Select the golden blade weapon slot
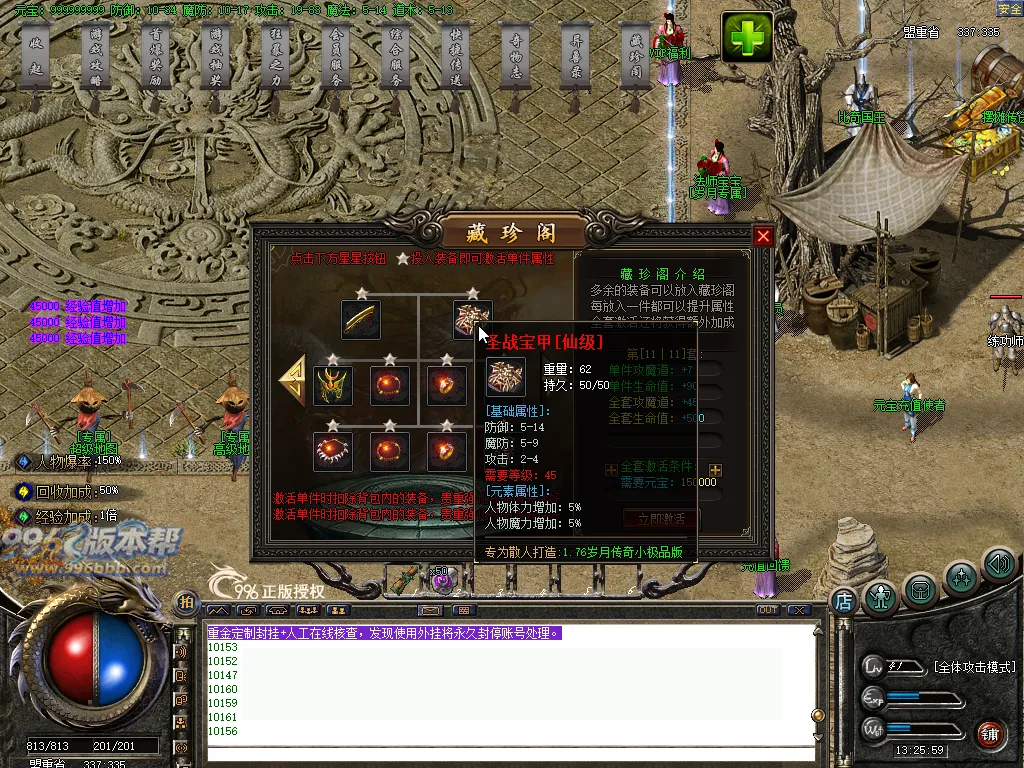Image resolution: width=1024 pixels, height=768 pixels. pyautogui.click(x=361, y=319)
